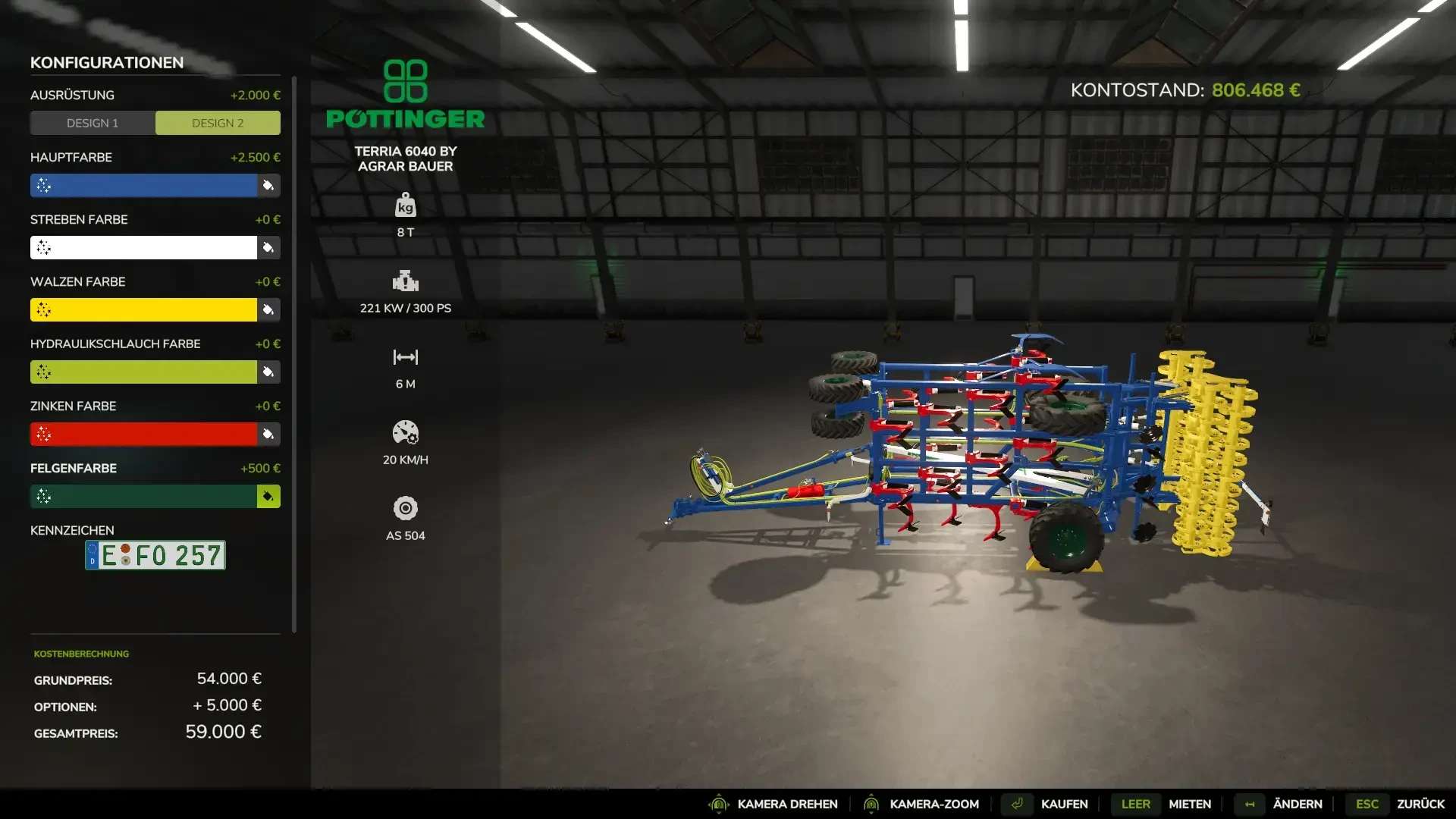
Task: Rent the implement with Mieten
Action: pyautogui.click(x=1189, y=804)
